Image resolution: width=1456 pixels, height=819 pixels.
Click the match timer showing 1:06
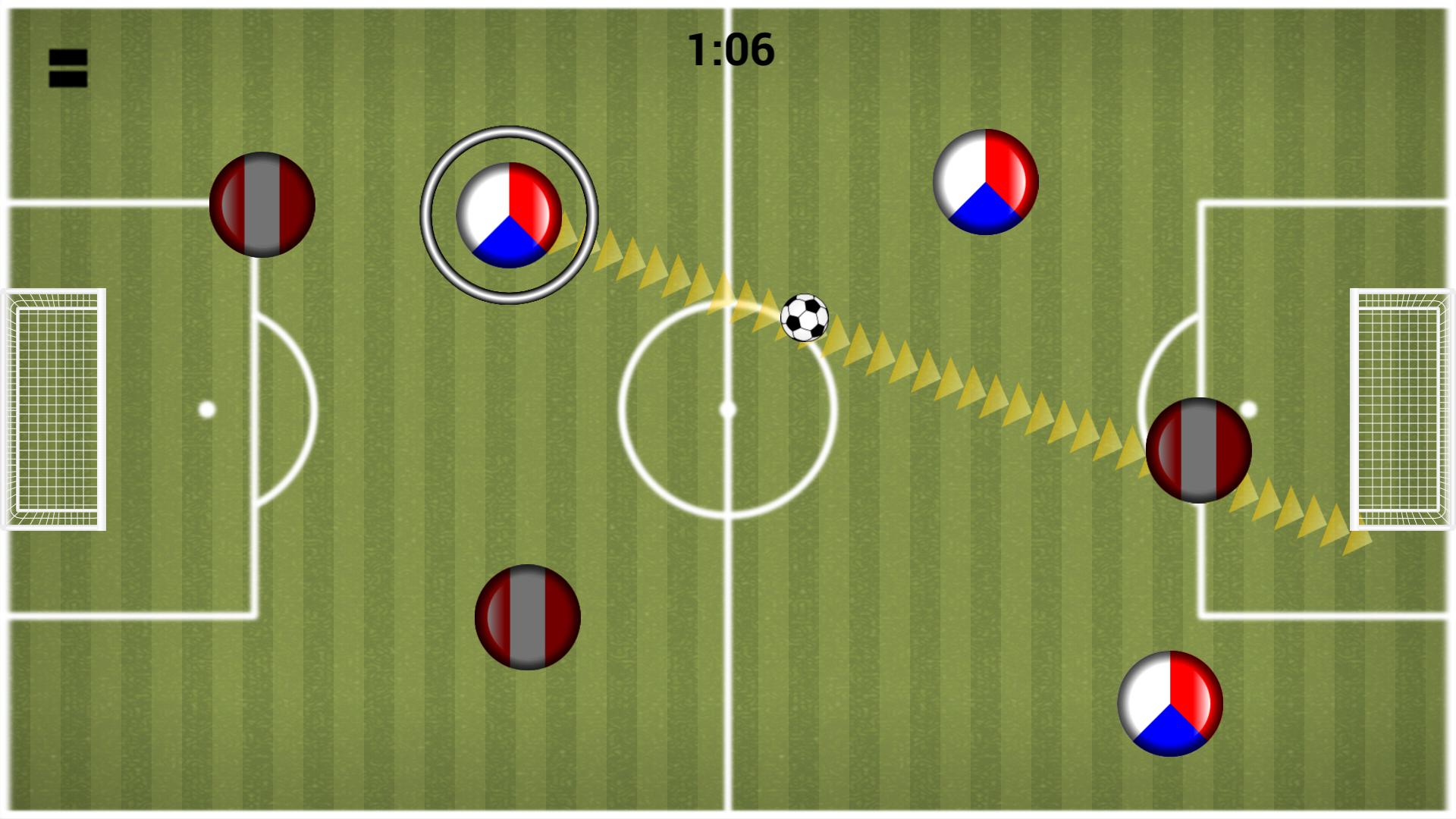click(730, 49)
